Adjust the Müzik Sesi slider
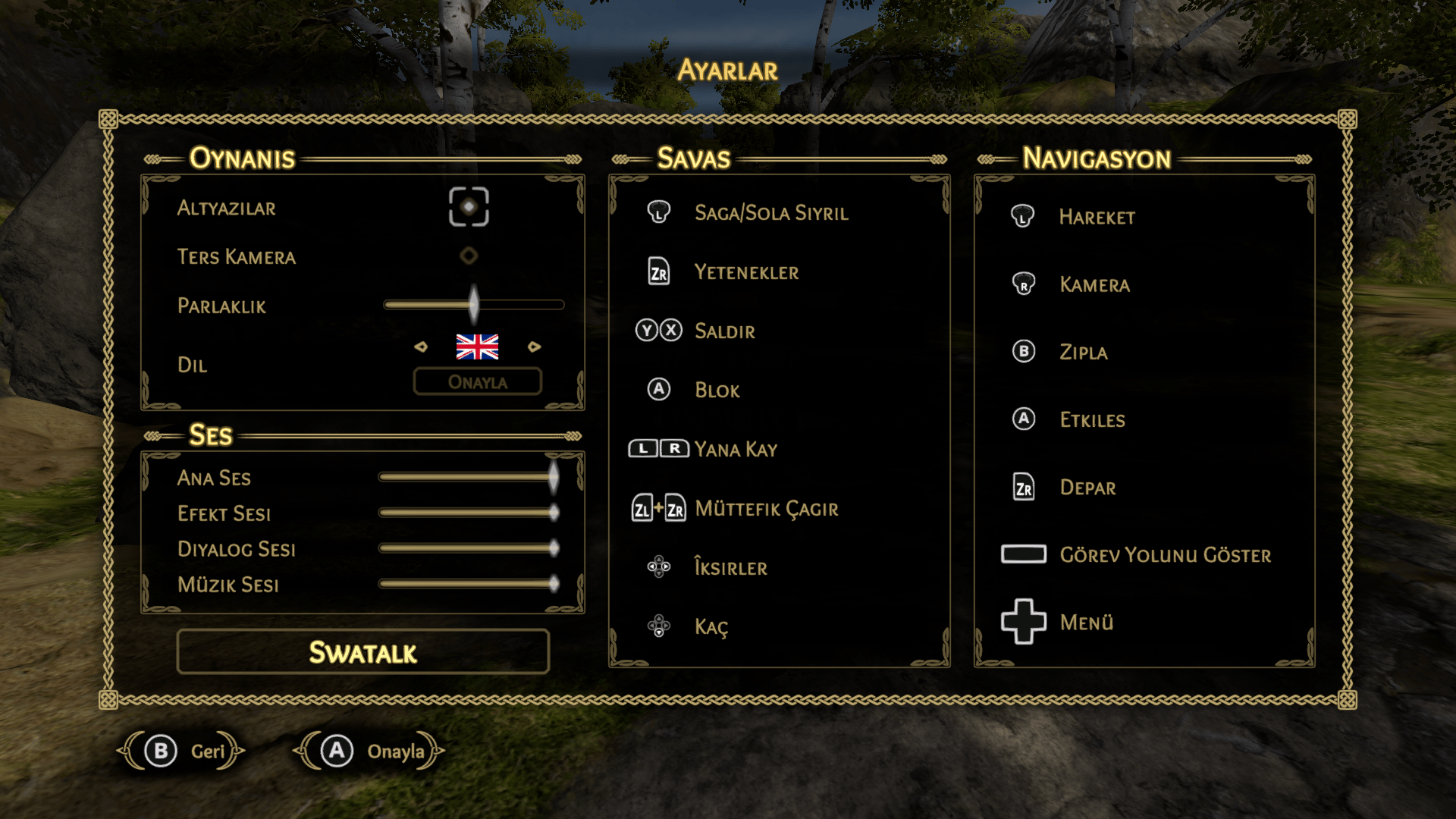 tap(554, 583)
